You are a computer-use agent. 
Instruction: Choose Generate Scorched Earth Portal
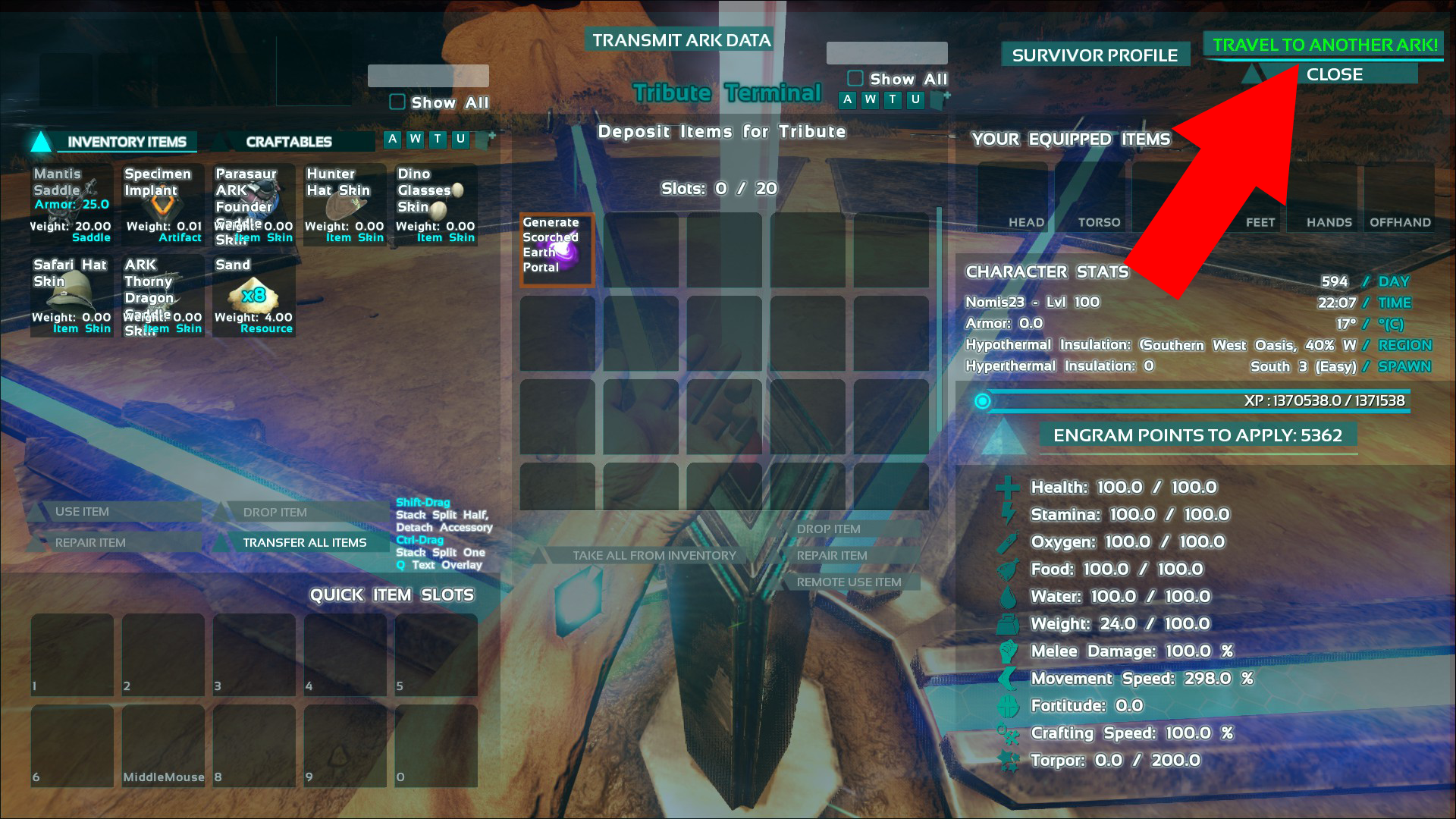click(557, 250)
